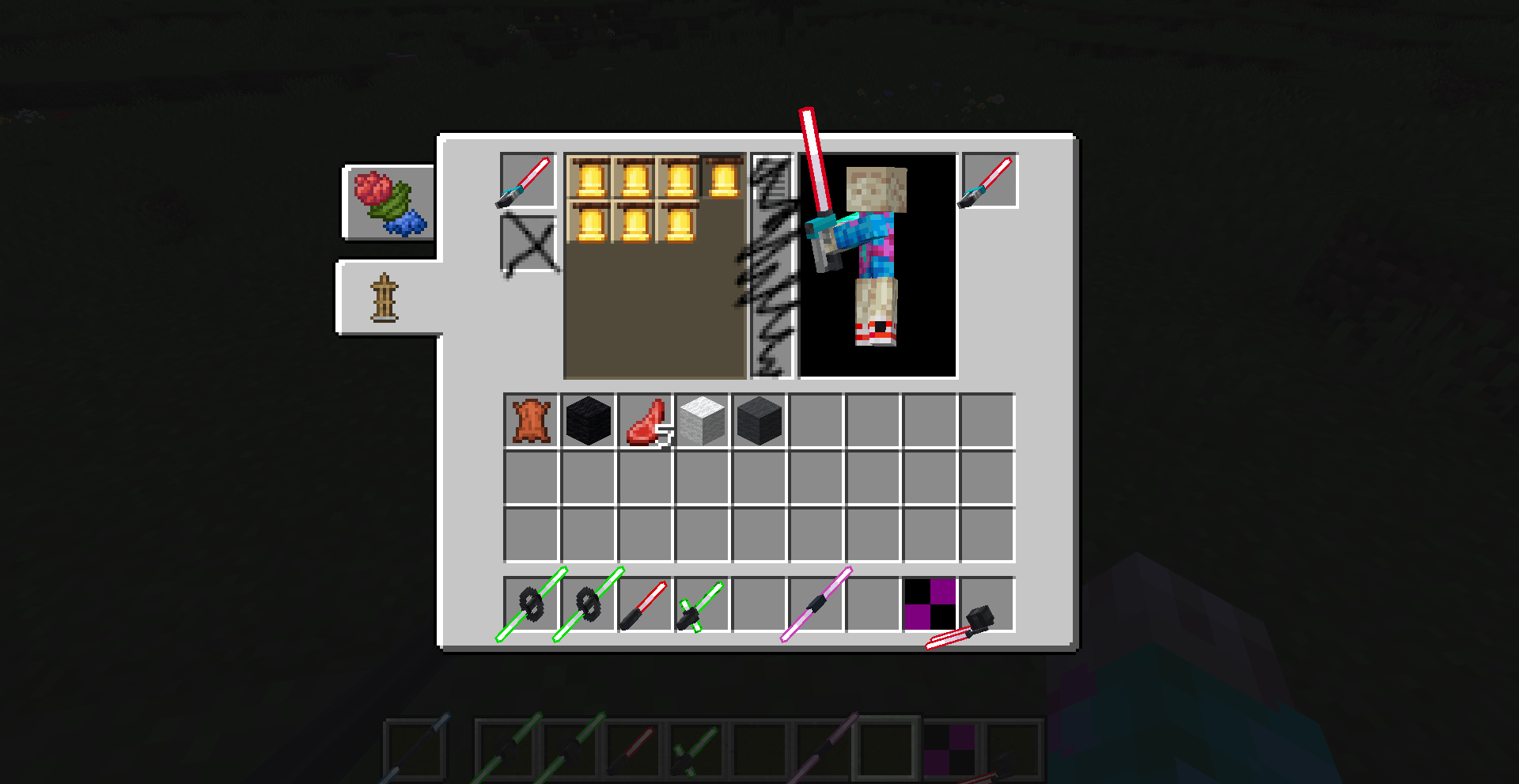Pick up the leather from the inventory

[x=532, y=419]
